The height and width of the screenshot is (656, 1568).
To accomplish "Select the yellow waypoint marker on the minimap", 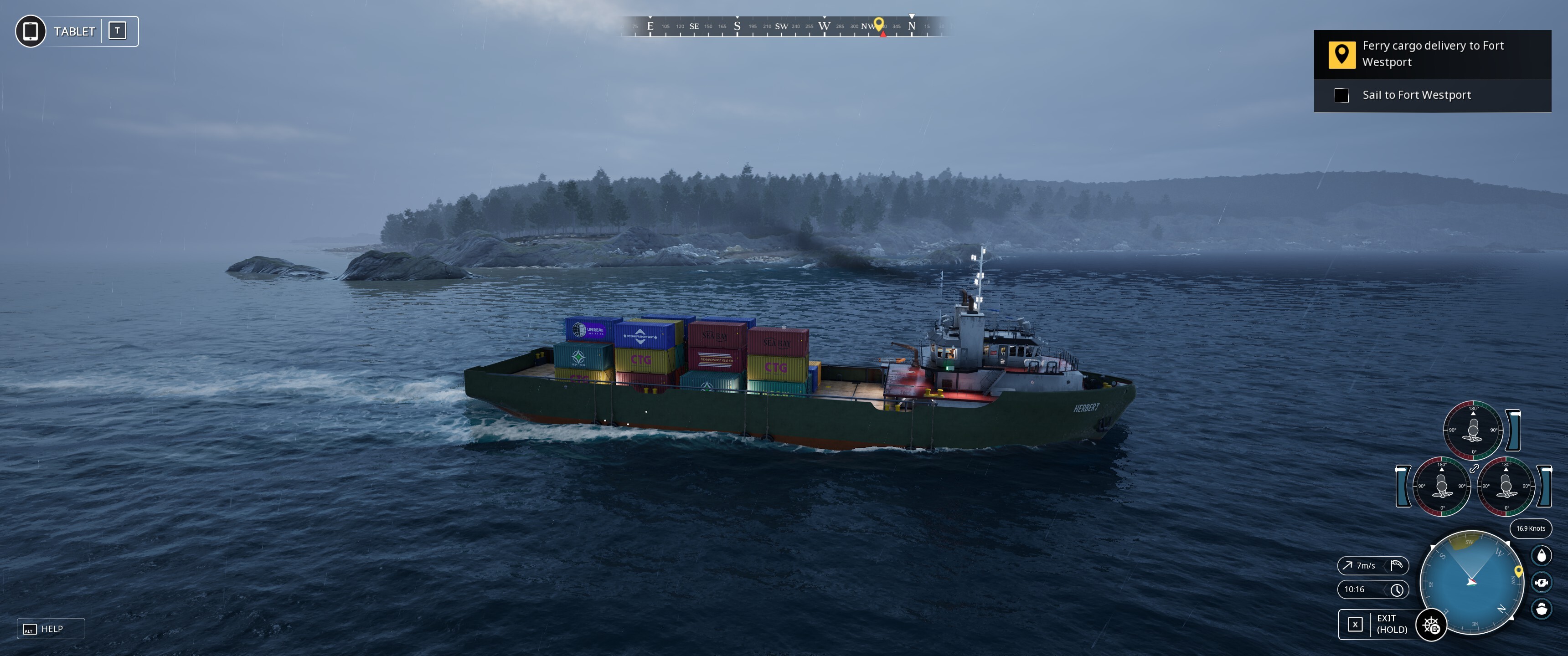I will click(x=1518, y=571).
